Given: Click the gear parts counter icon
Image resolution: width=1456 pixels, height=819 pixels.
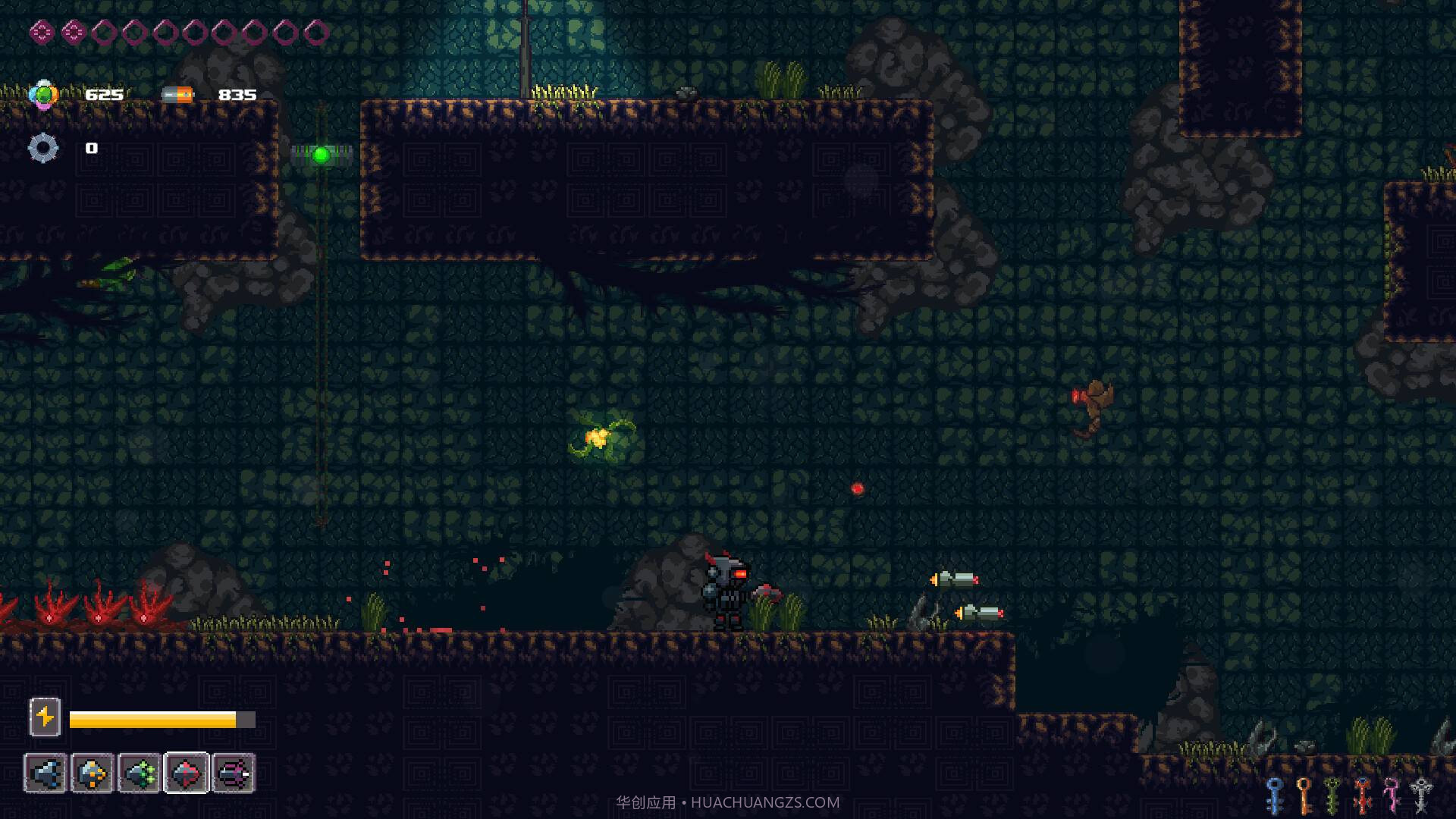Looking at the screenshot, I should coord(43,148).
